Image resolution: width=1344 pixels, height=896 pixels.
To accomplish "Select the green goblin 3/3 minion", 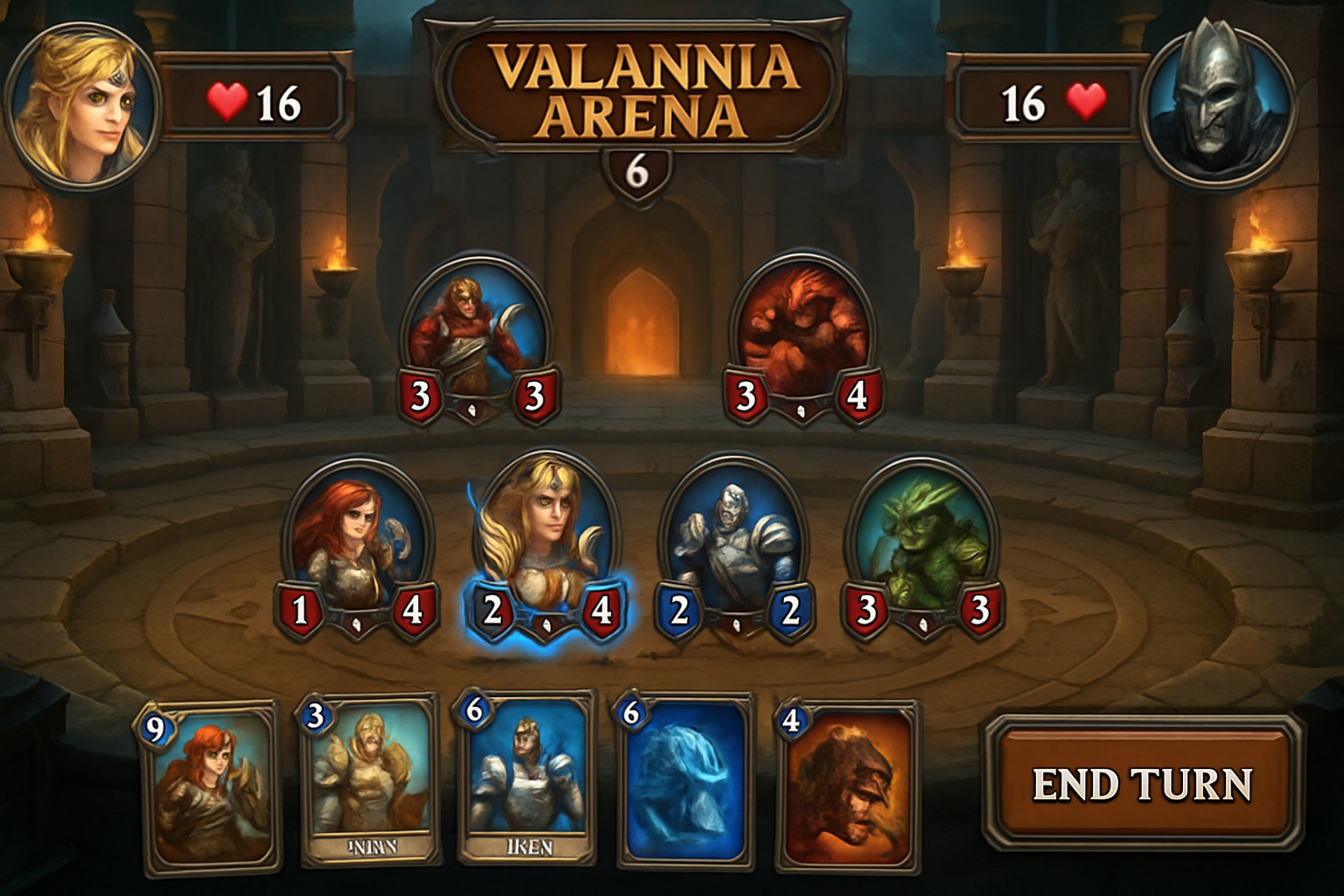I will pyautogui.click(x=924, y=538).
